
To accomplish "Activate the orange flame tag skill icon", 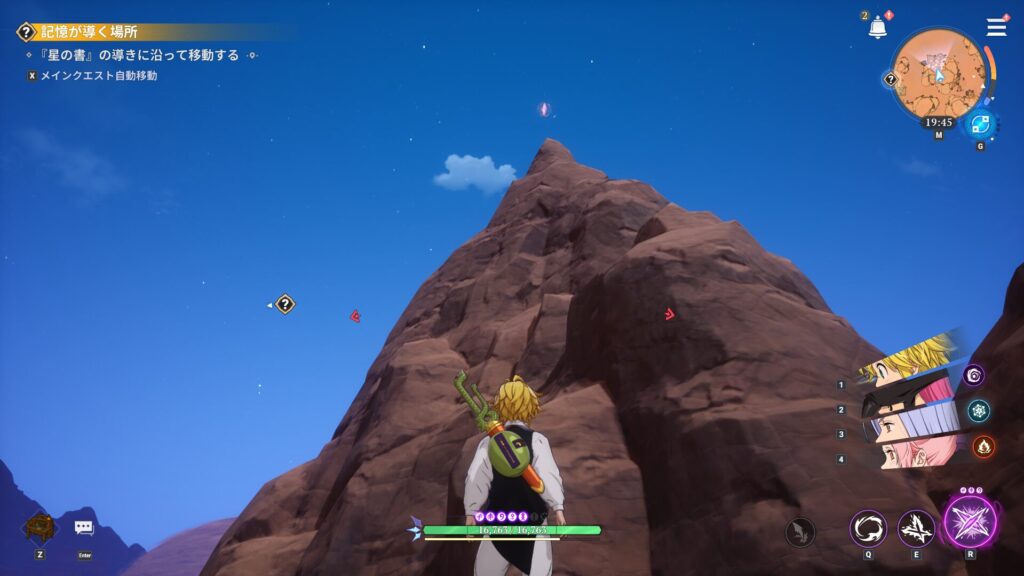I will coord(983,446).
